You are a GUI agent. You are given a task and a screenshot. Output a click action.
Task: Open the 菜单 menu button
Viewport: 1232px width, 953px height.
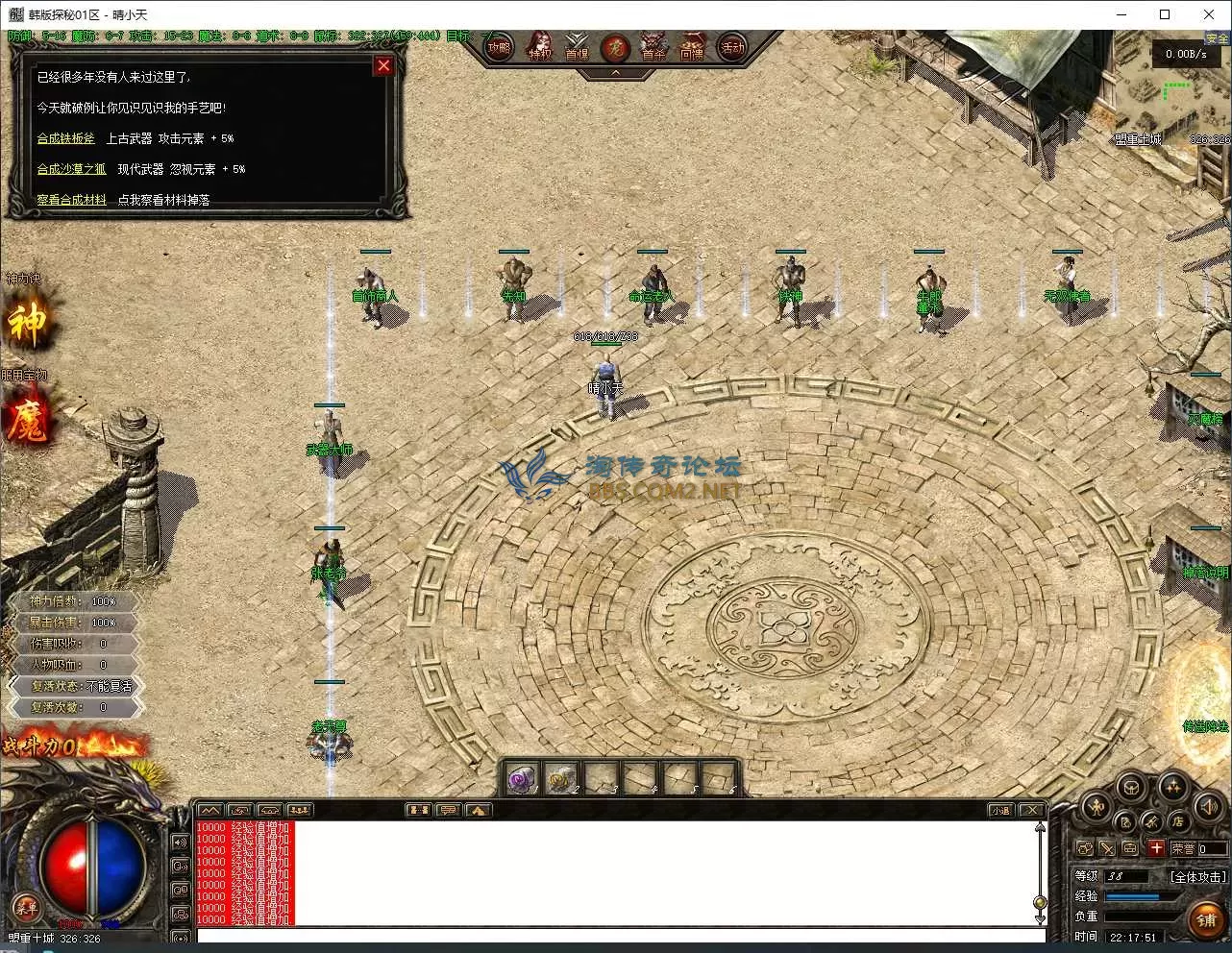27,907
